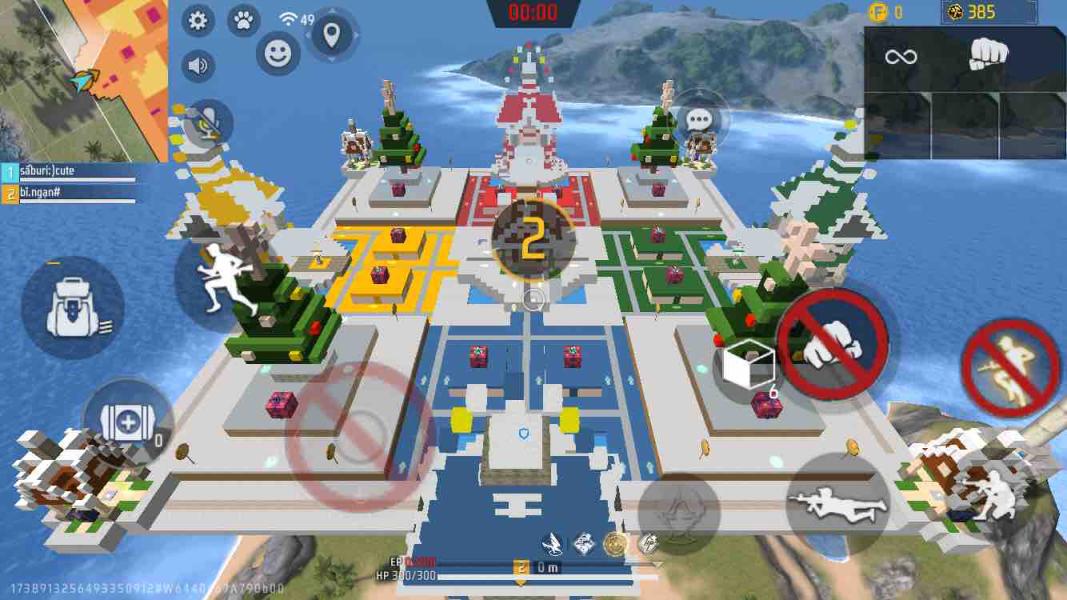Image resolution: width=1067 pixels, height=600 pixels.
Task: Use the medkit item
Action: pos(128,423)
